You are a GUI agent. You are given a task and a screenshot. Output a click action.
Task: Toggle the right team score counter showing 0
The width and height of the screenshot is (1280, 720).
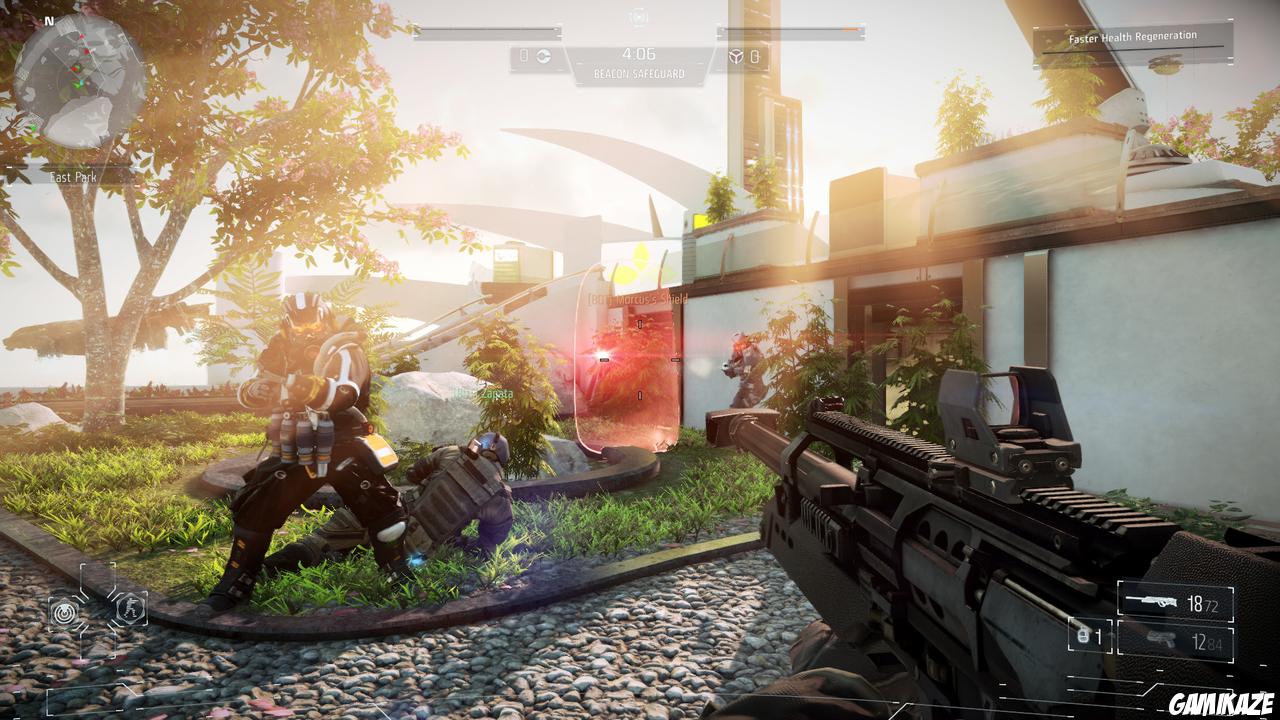755,56
